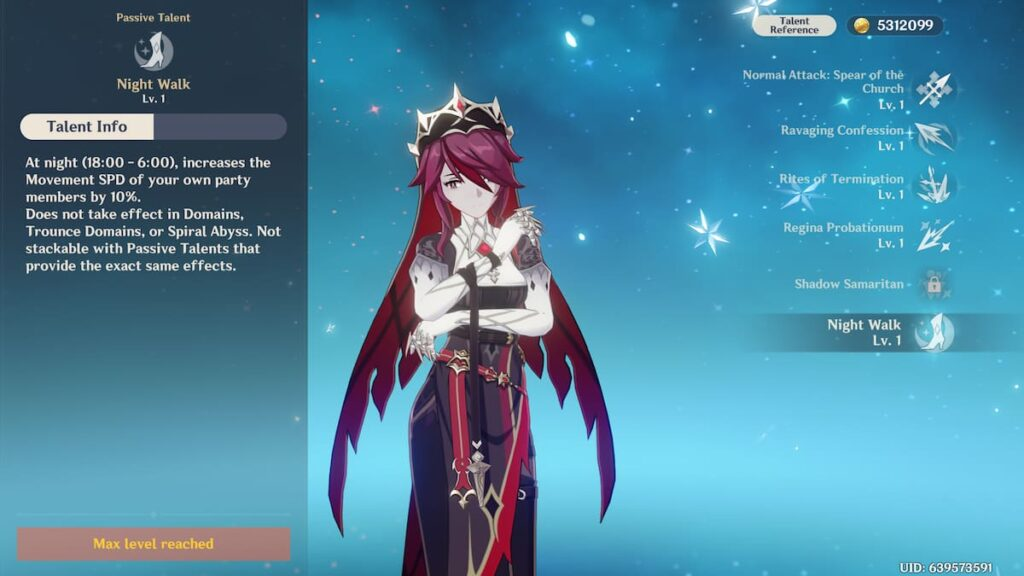This screenshot has height=576, width=1024.
Task: Choose the Ravaging Confession talent
Action: pyautogui.click(x=933, y=138)
